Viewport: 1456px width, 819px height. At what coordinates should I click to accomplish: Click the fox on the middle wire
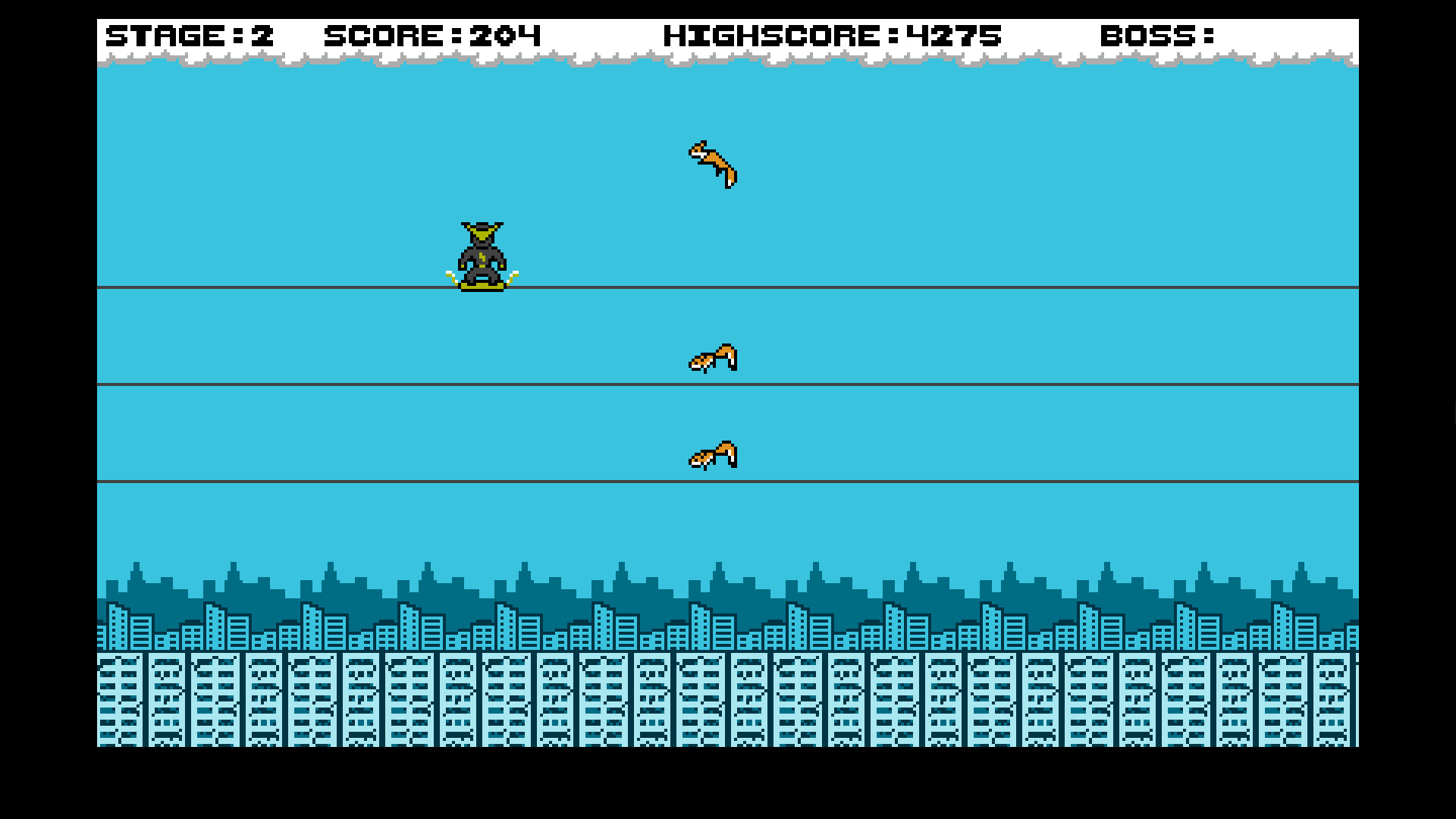click(714, 359)
